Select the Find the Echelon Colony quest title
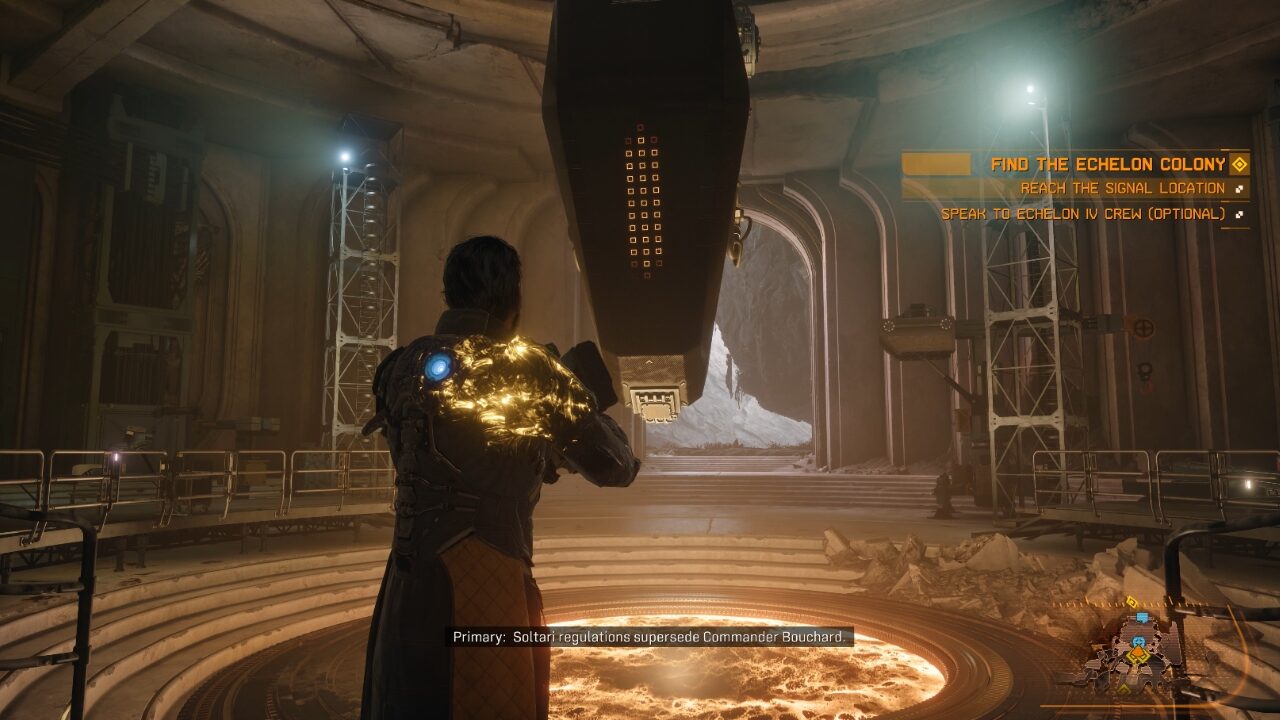1280x720 pixels. click(1107, 164)
